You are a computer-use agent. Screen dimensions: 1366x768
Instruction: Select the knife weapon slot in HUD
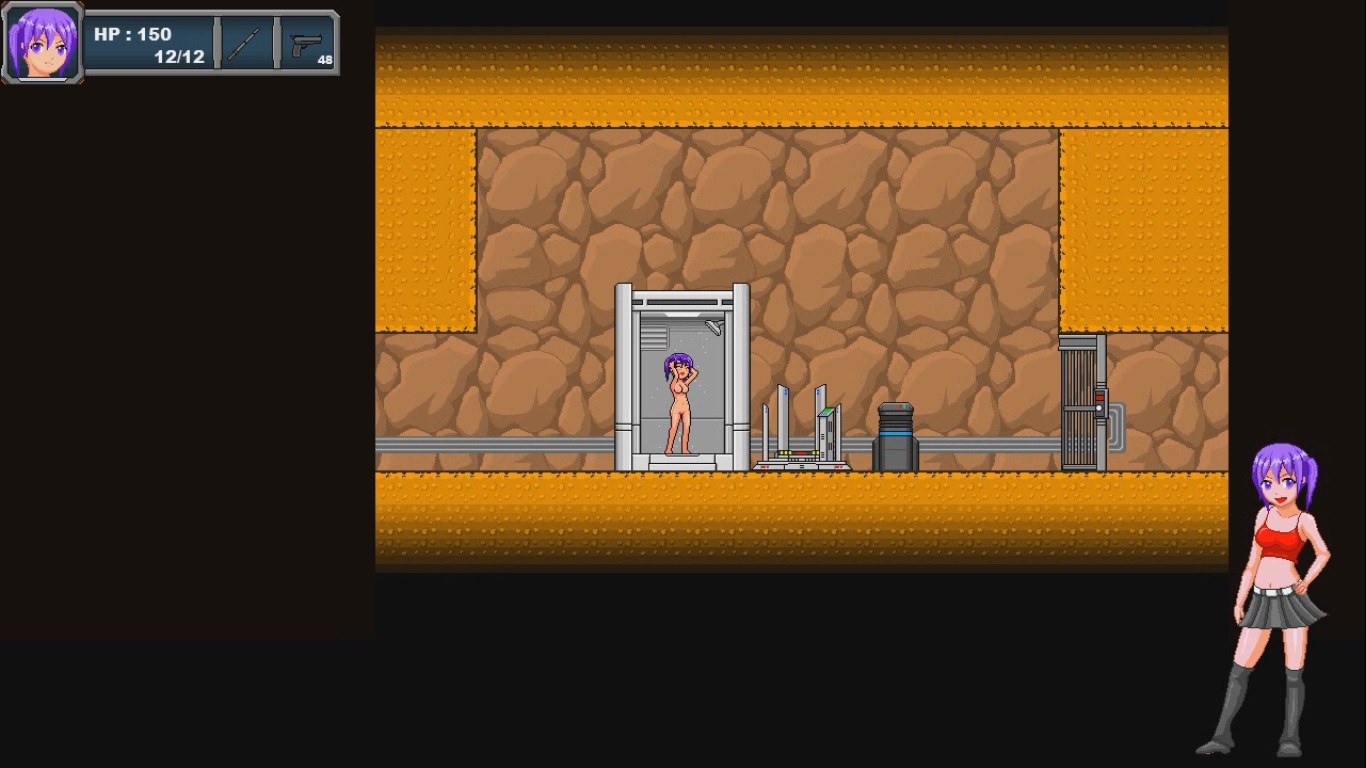tap(246, 42)
